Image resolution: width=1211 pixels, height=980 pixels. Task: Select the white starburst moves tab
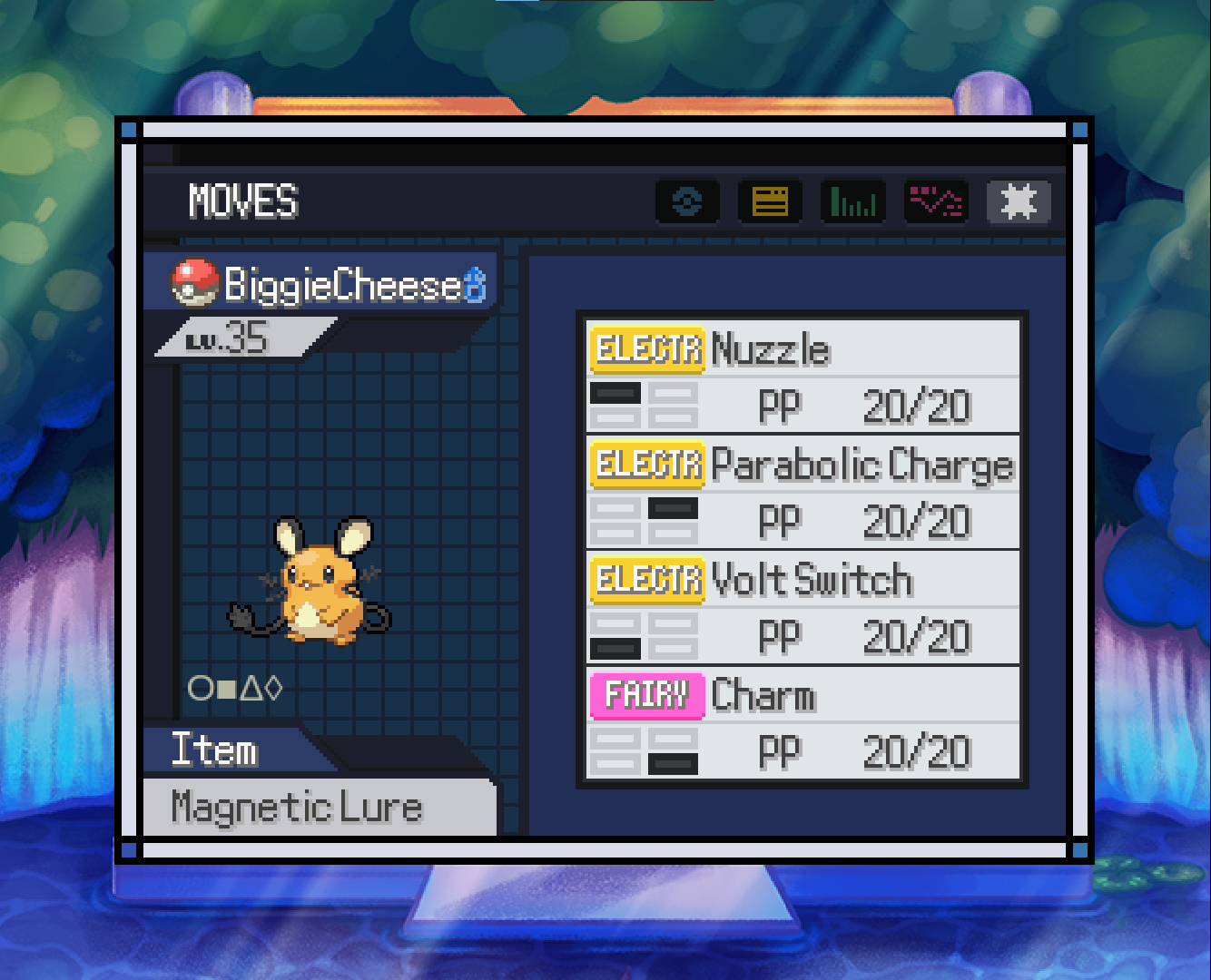[x=1018, y=201]
